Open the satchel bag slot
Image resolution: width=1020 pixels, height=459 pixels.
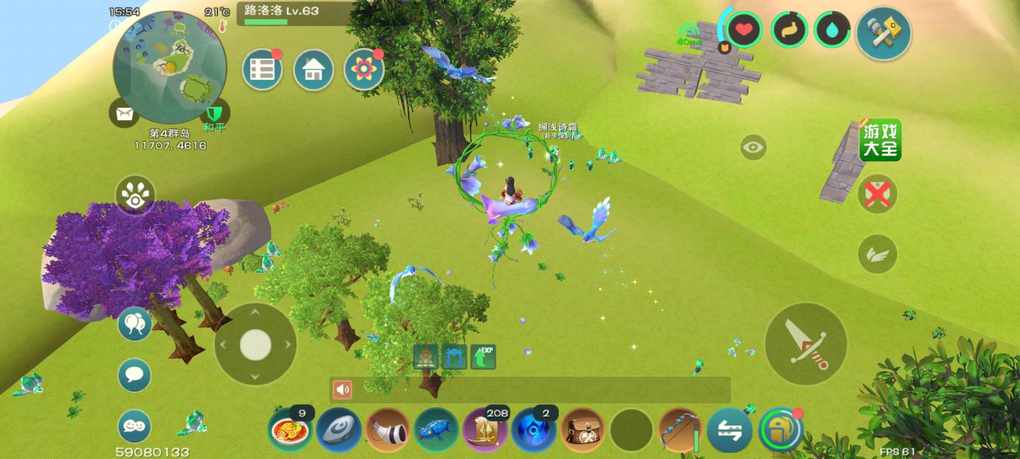tap(583, 430)
